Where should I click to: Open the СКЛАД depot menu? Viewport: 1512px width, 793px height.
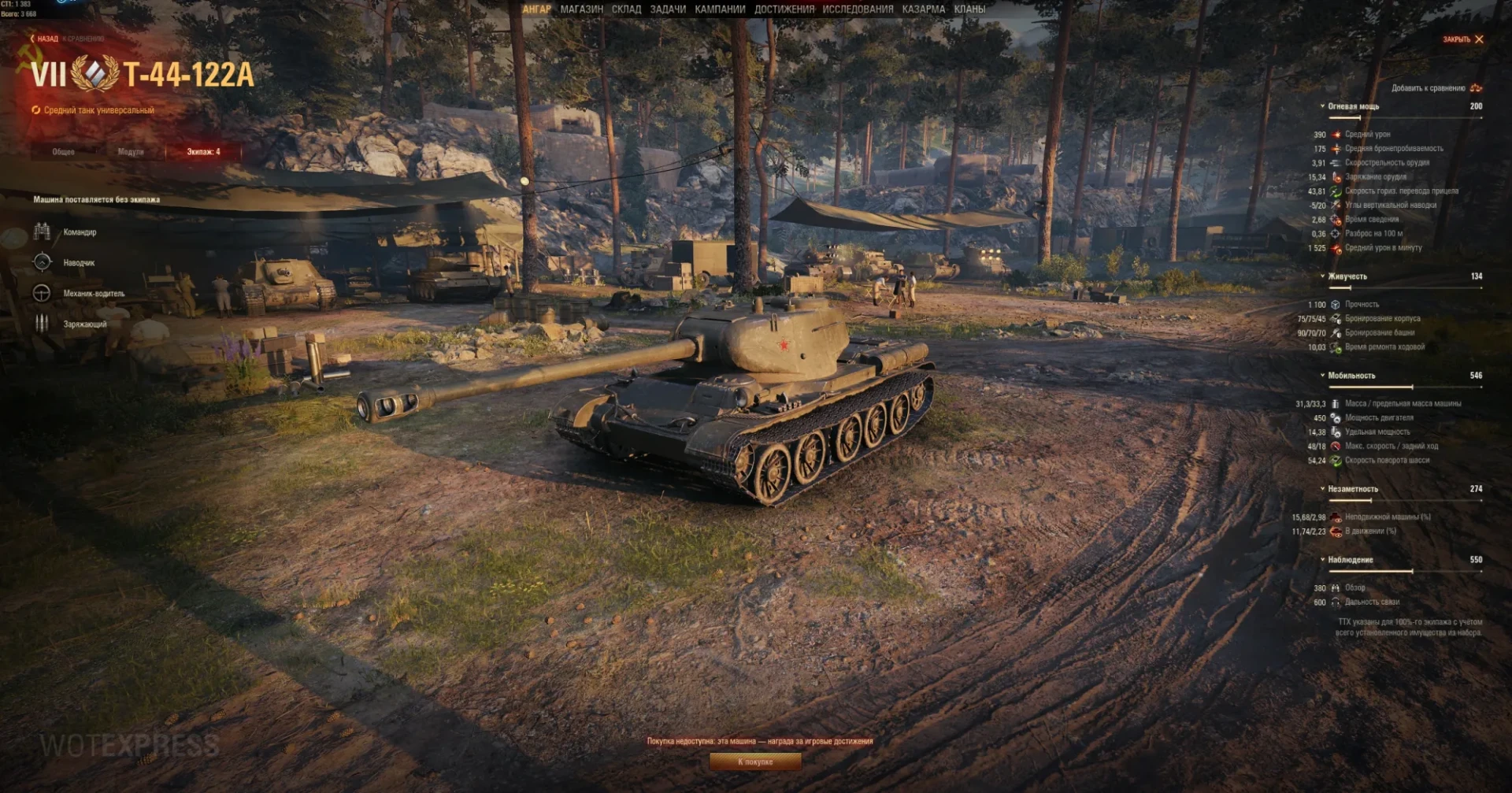[626, 9]
